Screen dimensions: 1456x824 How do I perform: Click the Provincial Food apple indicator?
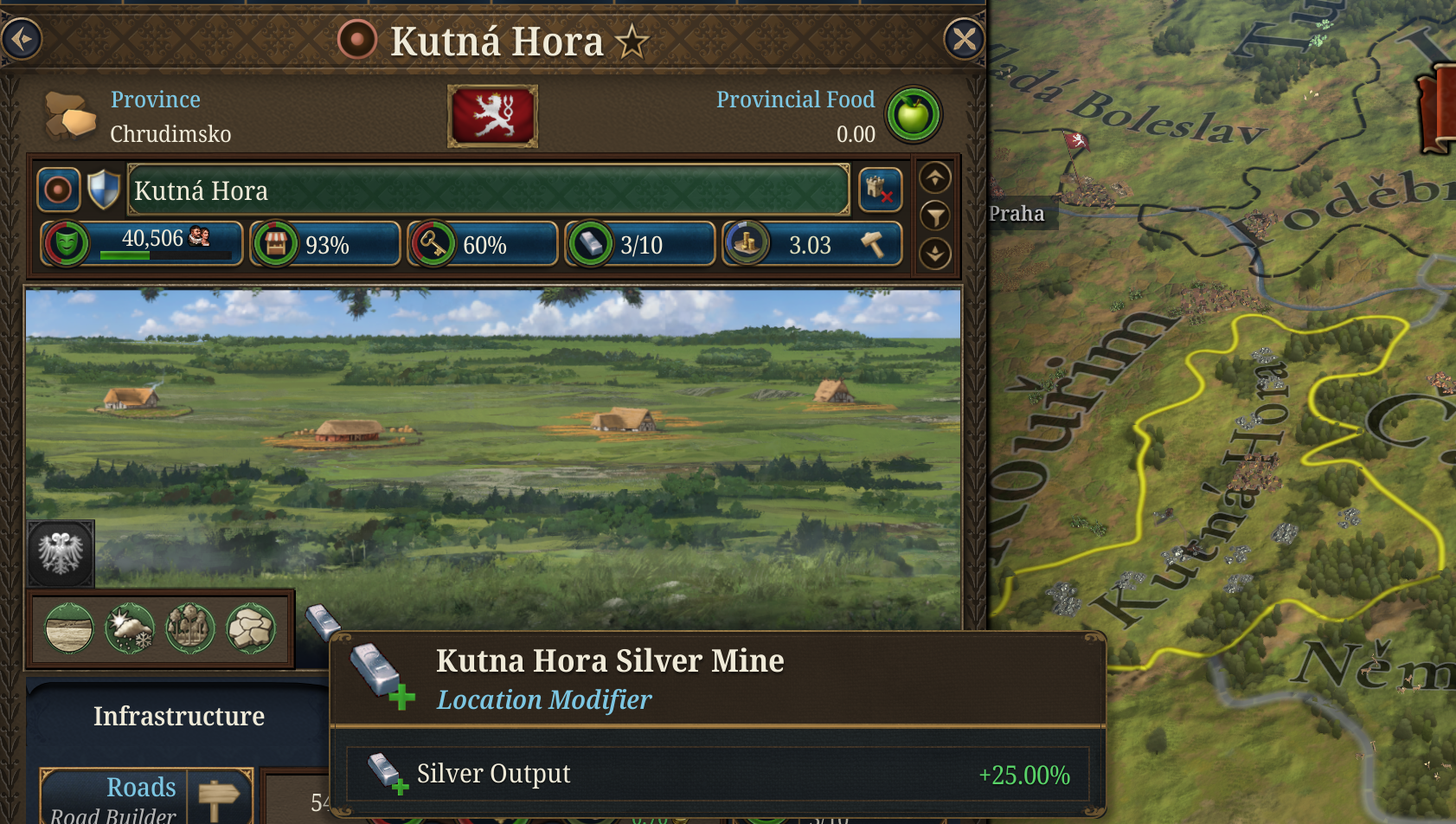point(914,113)
